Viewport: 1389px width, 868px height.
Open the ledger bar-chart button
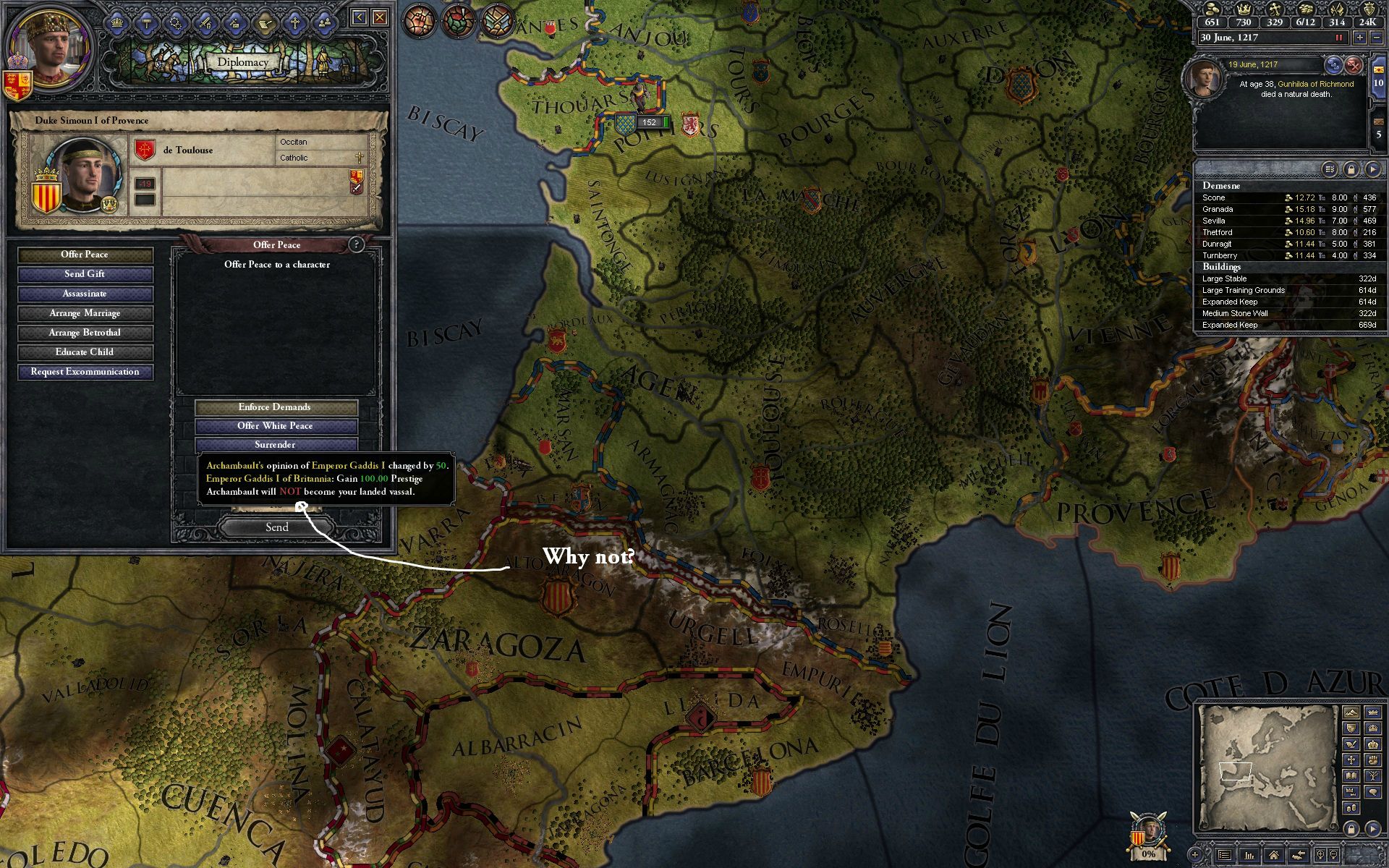(x=1249, y=855)
